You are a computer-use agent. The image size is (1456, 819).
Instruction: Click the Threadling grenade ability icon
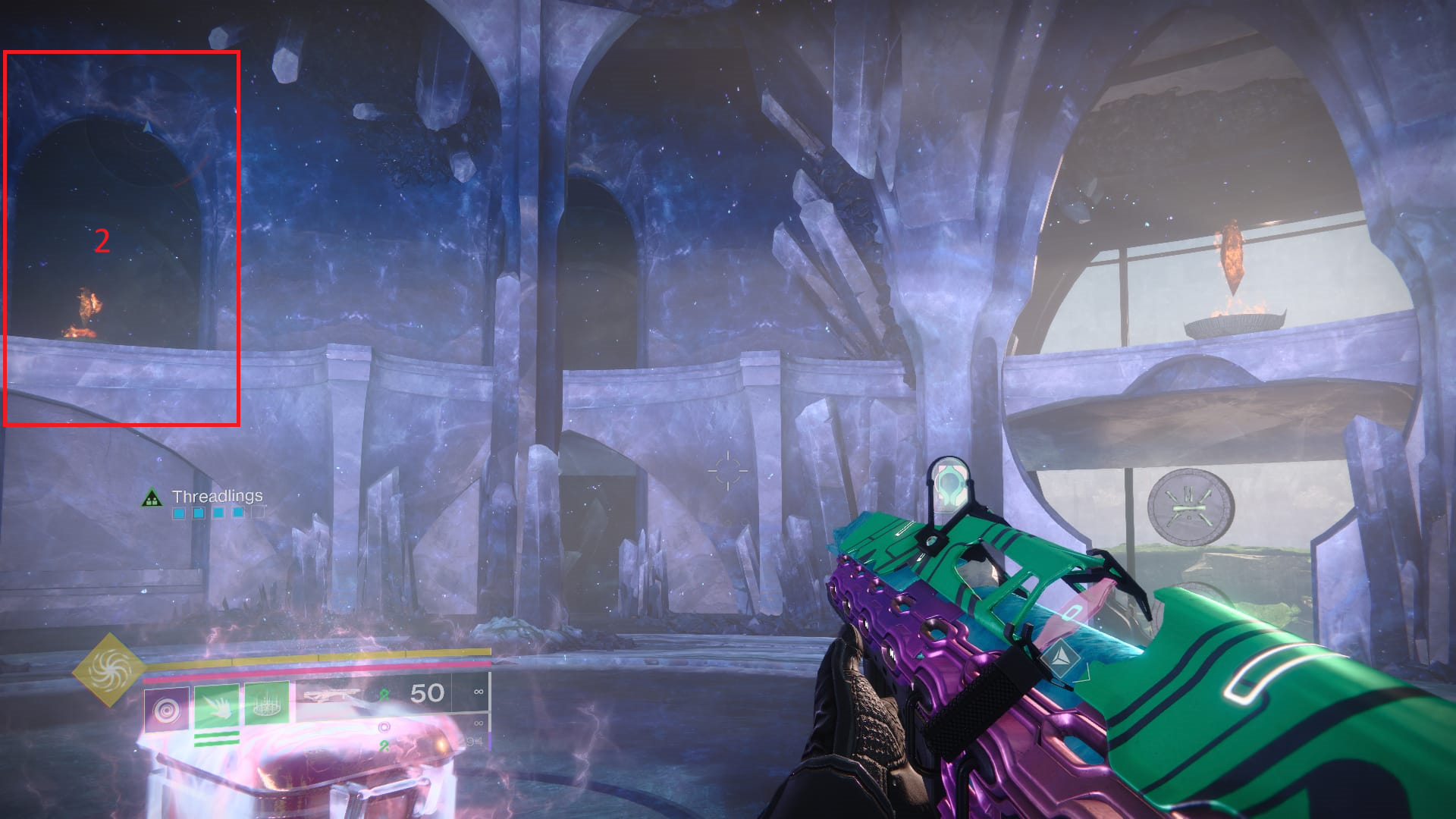167,710
